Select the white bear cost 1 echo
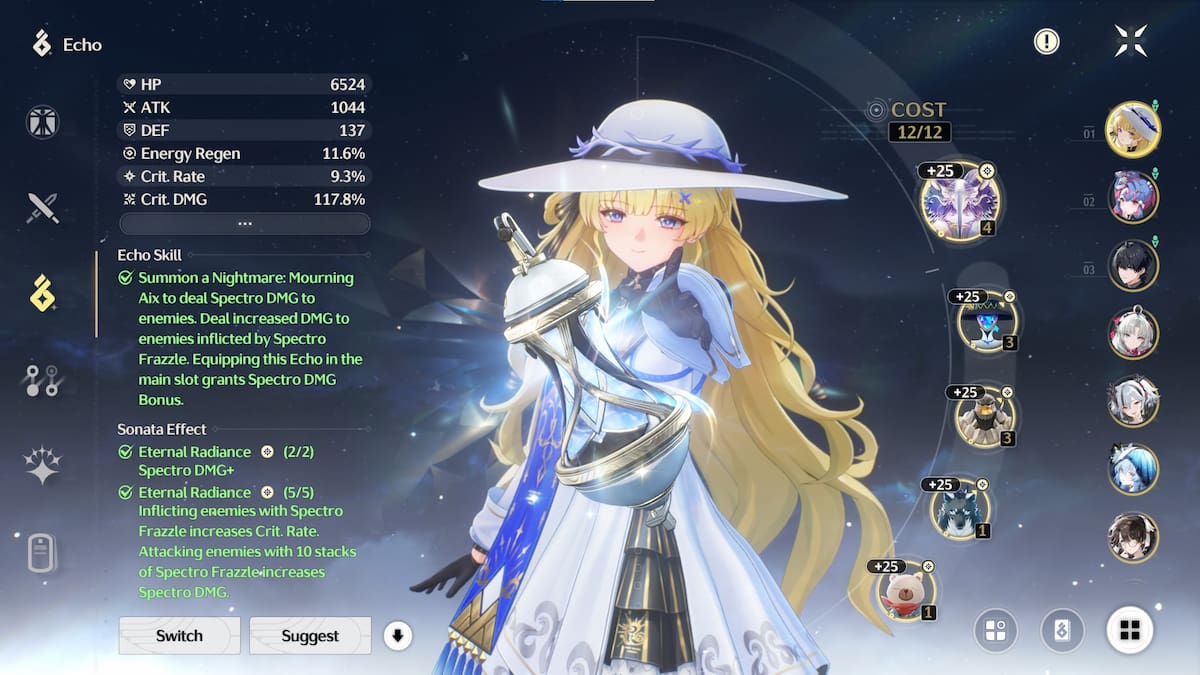Screen dimensions: 1200x675 coord(906,590)
